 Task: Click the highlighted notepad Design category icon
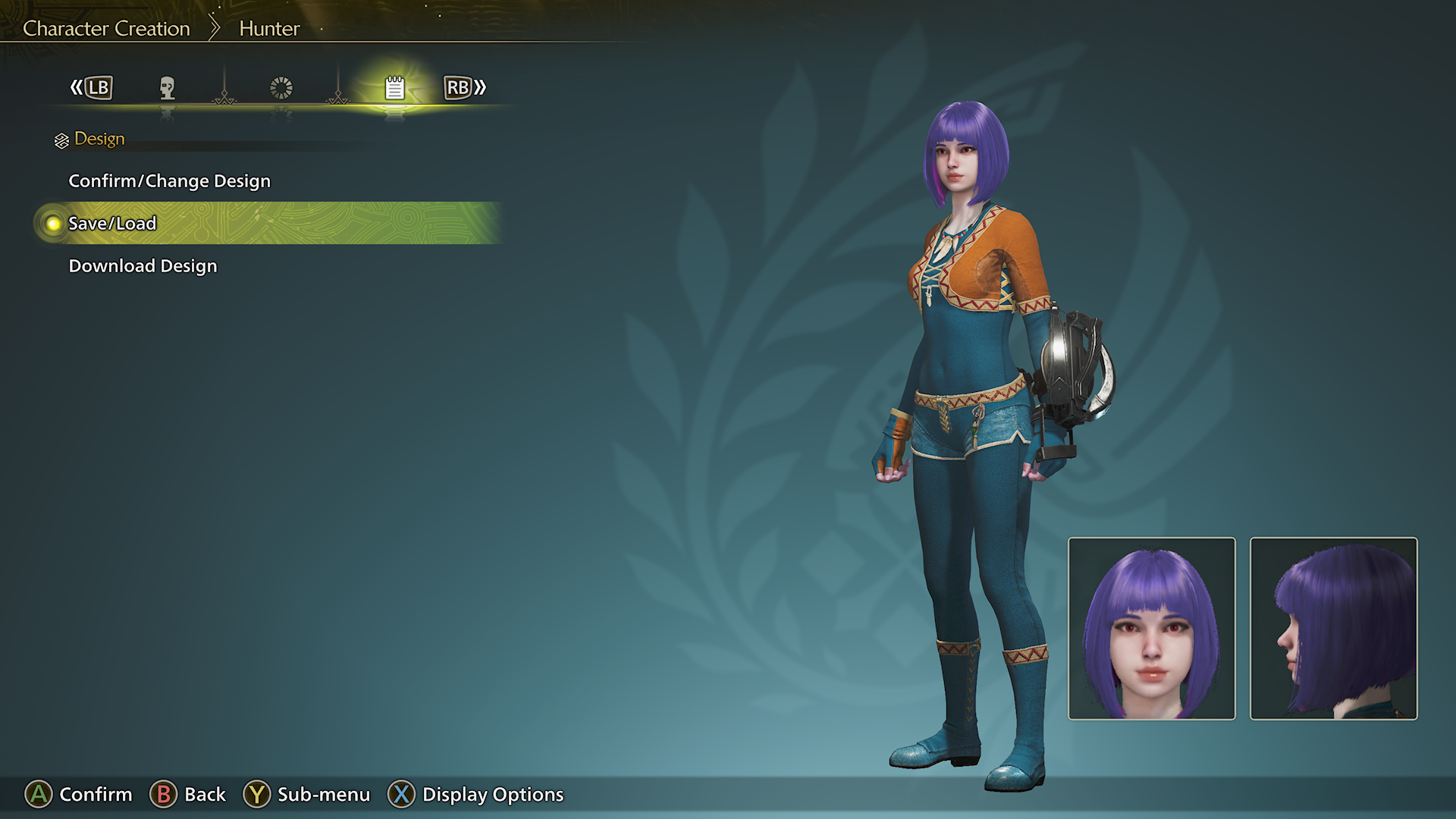394,87
